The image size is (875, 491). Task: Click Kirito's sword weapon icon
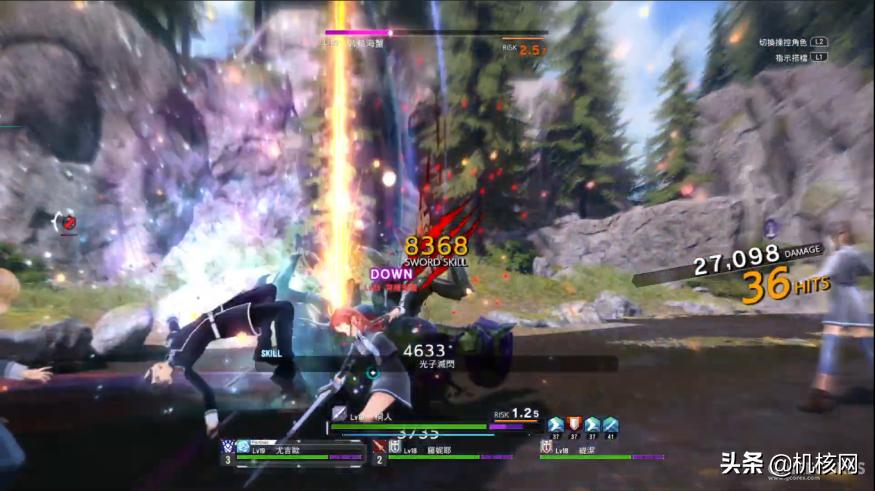pos(340,413)
